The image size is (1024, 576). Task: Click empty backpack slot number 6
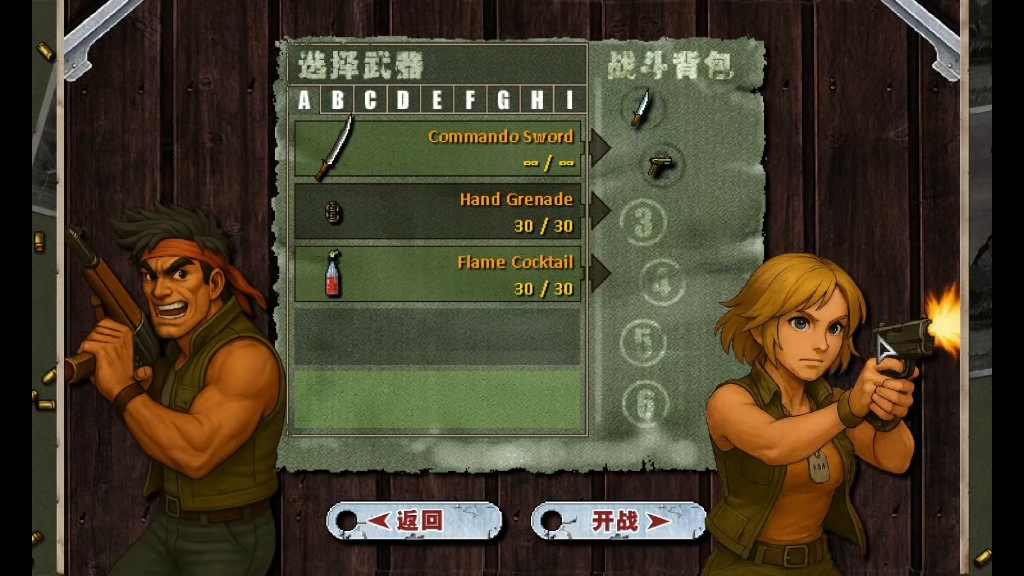(645, 403)
